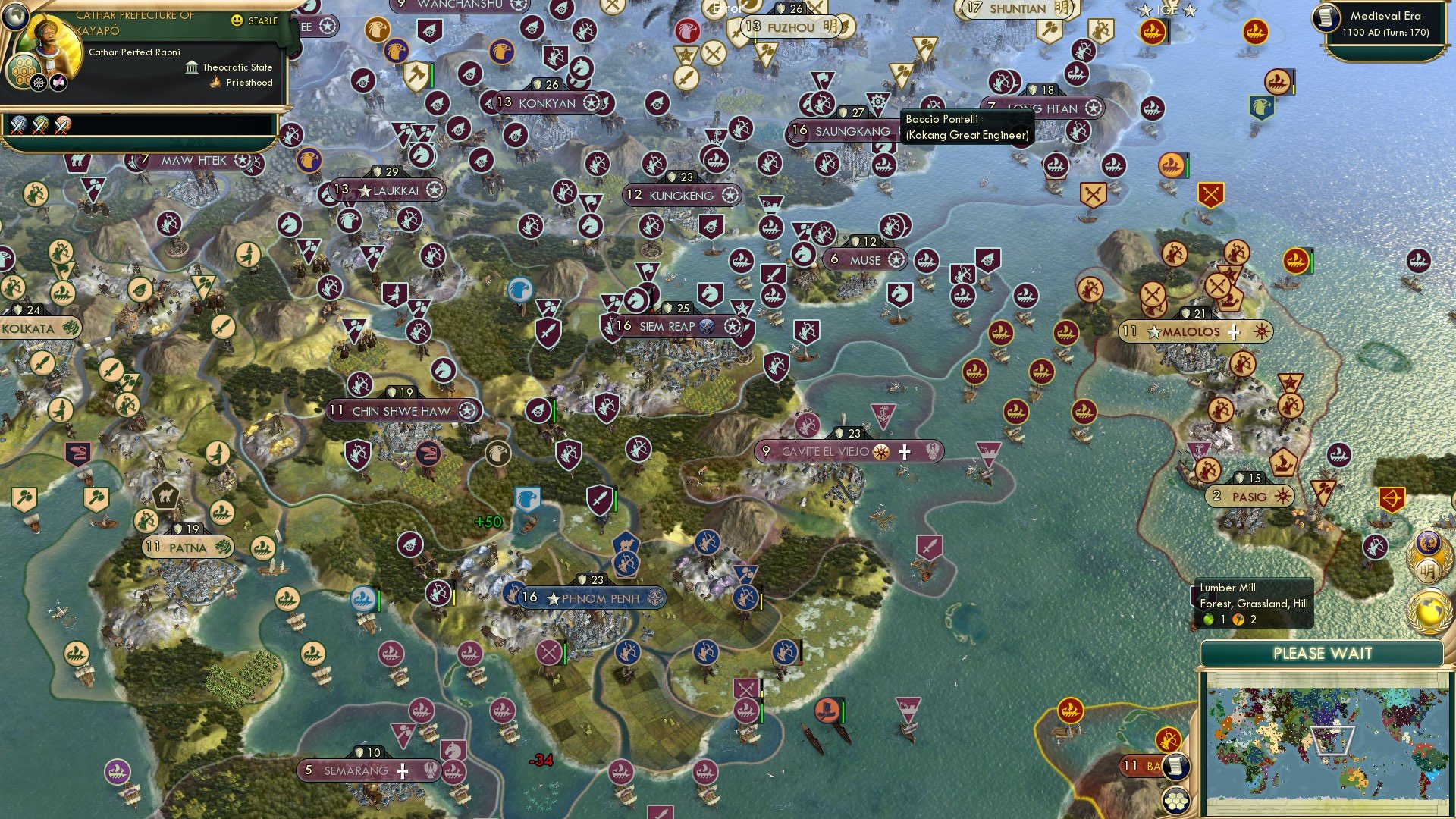This screenshot has width=1456, height=819.
Task: Open diplomacy with the golden globe button
Action: click(x=1429, y=610)
